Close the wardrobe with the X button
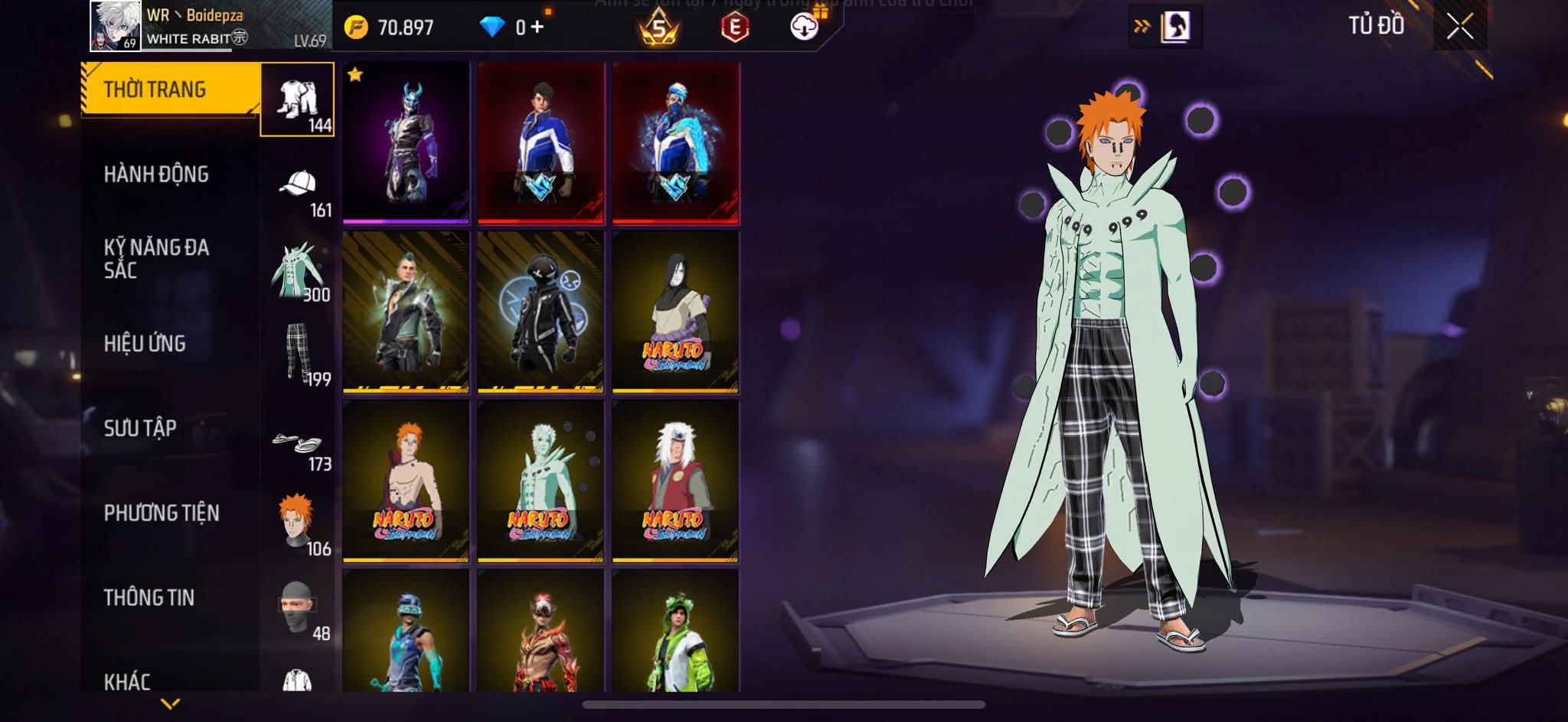 1459,27
